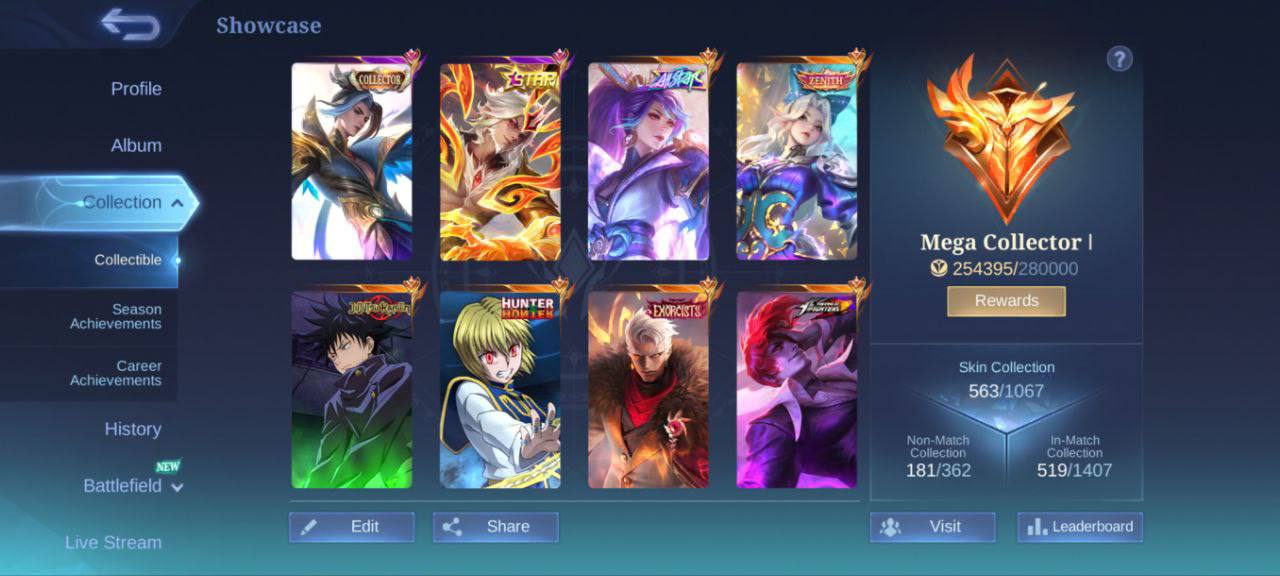The width and height of the screenshot is (1280, 576).
Task: Share the showcase
Action: [496, 527]
